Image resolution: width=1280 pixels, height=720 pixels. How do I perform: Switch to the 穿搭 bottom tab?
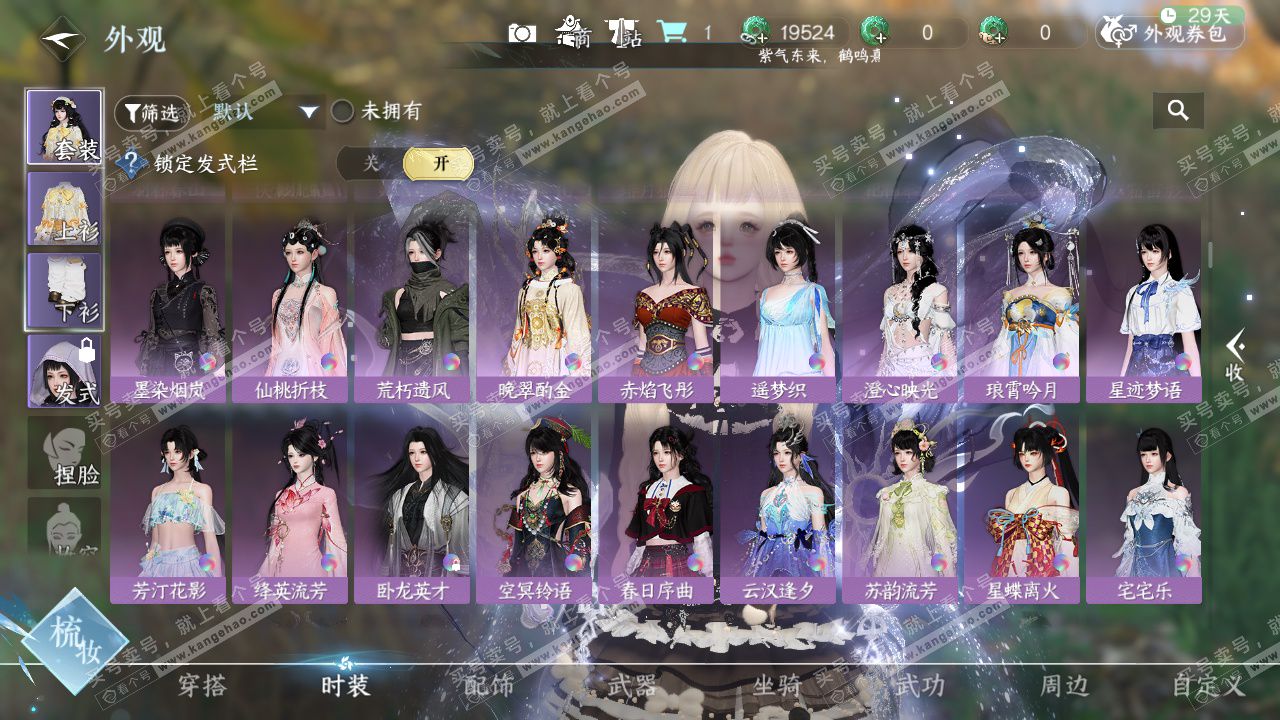[203, 685]
